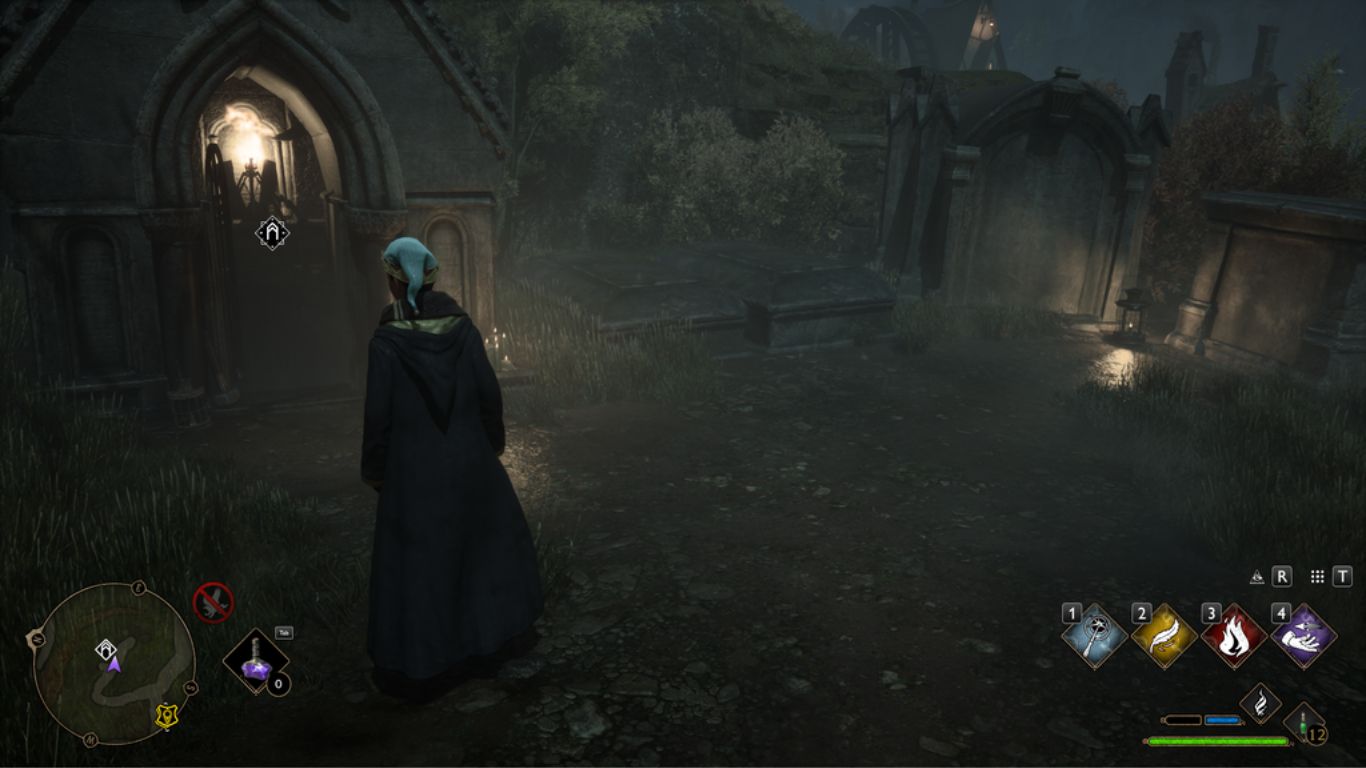
Task: Click the player arrow on the minimap
Action: [112, 666]
